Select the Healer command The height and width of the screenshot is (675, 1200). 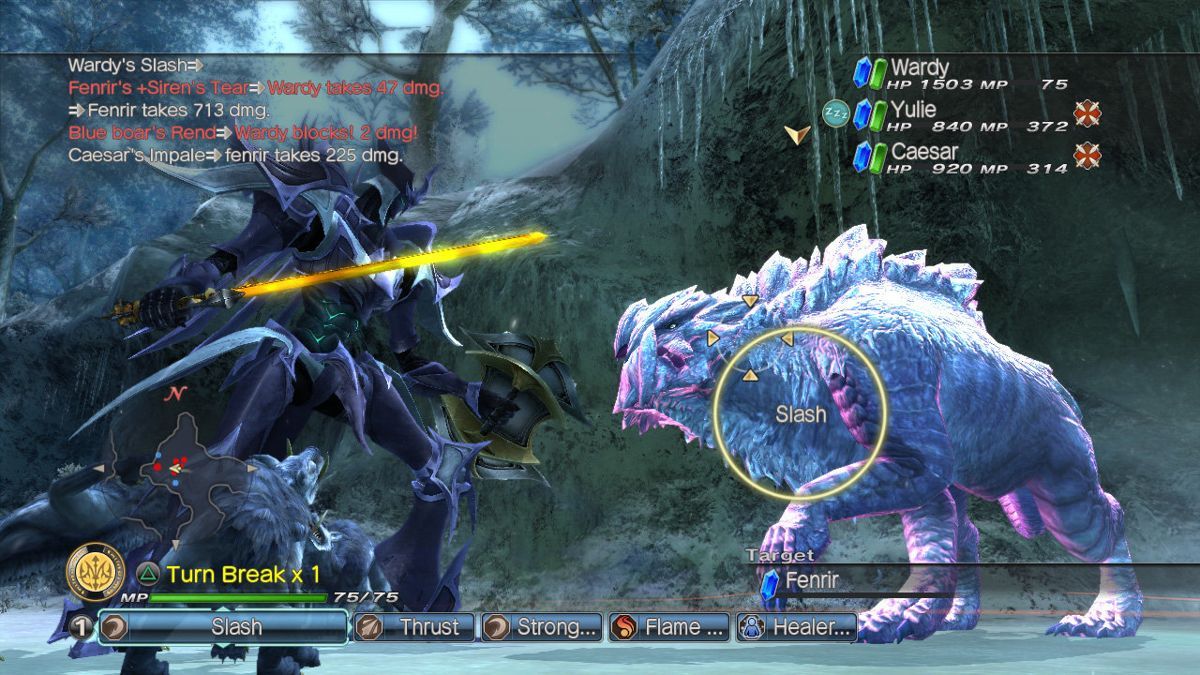click(797, 627)
